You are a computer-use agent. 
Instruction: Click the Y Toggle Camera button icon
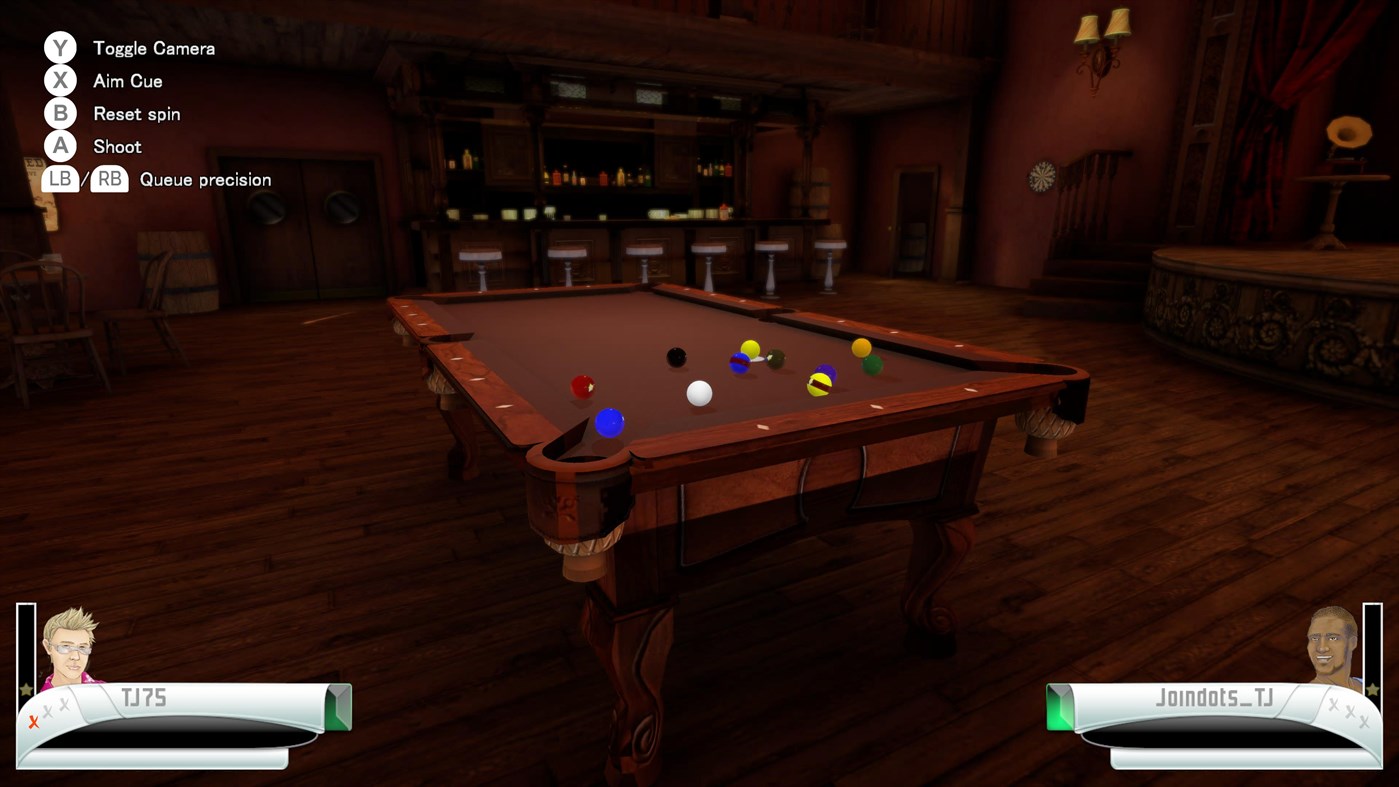60,47
